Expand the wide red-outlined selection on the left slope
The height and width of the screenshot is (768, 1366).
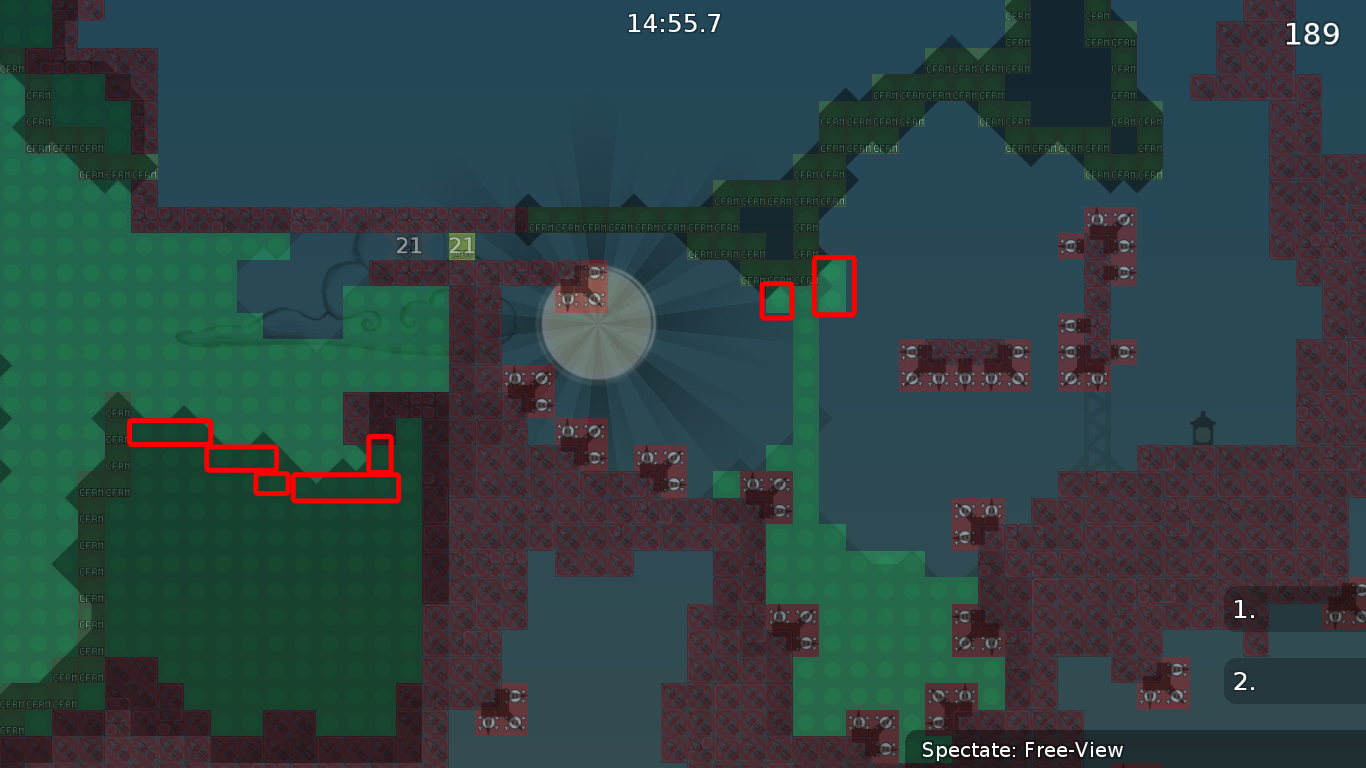(x=345, y=489)
